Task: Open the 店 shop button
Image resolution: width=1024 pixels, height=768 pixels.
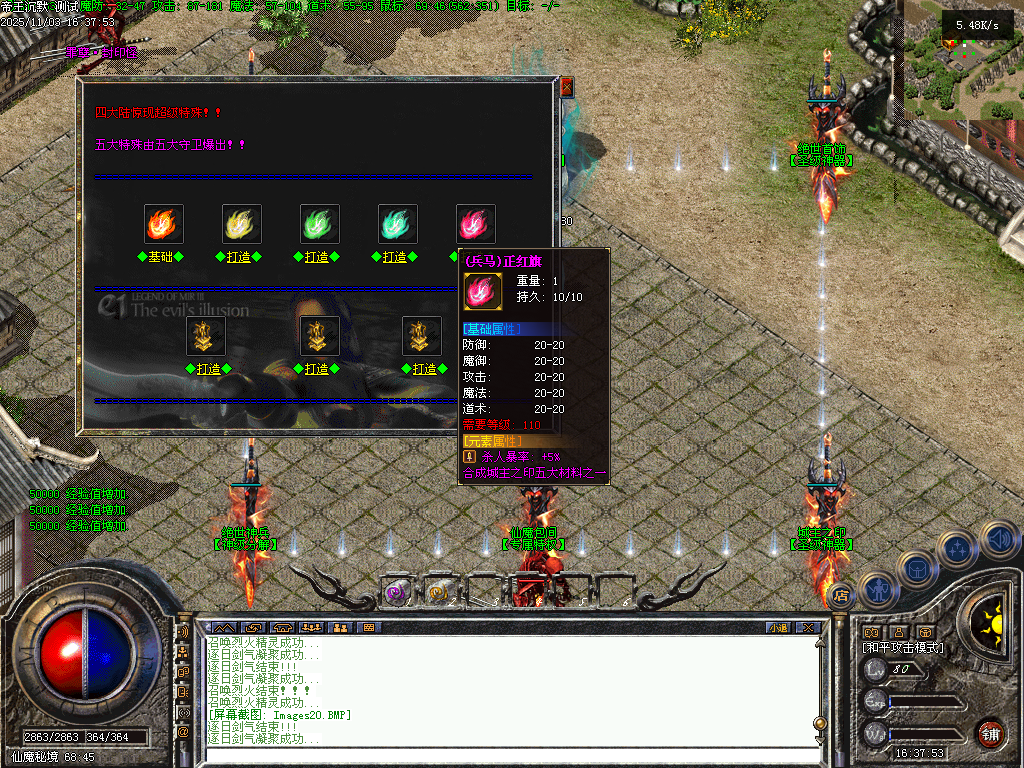Action: point(841,594)
